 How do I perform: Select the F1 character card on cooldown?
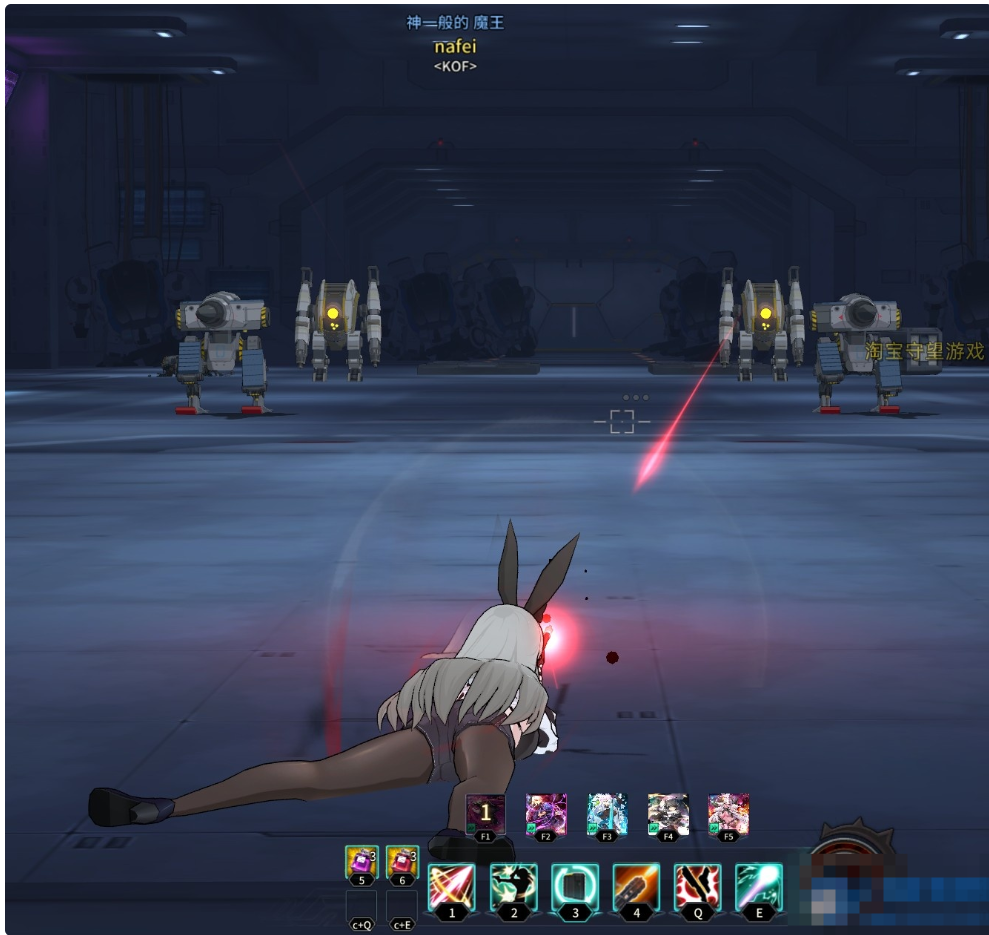tap(486, 813)
